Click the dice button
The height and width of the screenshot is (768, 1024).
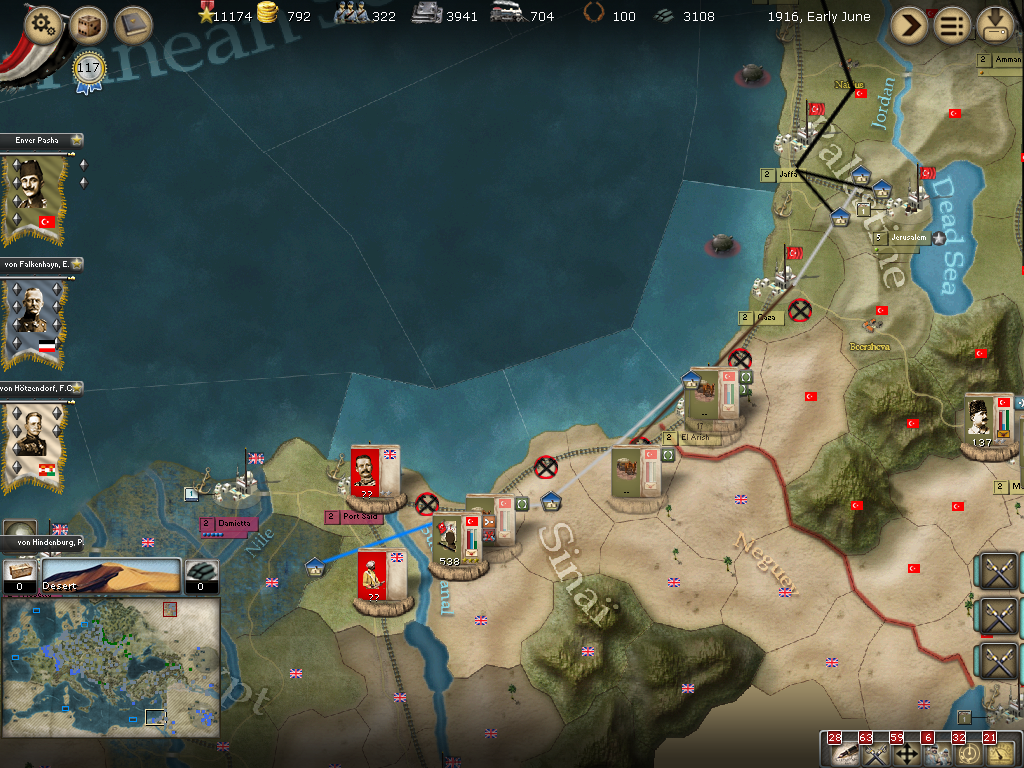(89, 25)
